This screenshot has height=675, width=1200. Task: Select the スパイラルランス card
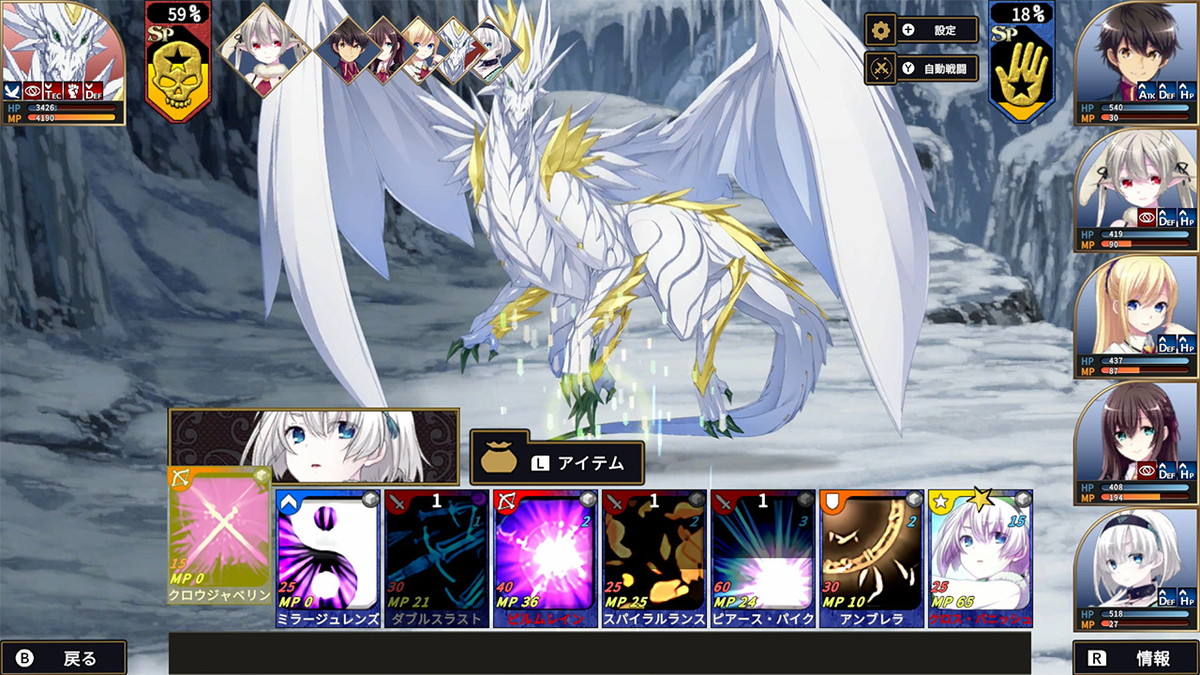click(x=654, y=558)
